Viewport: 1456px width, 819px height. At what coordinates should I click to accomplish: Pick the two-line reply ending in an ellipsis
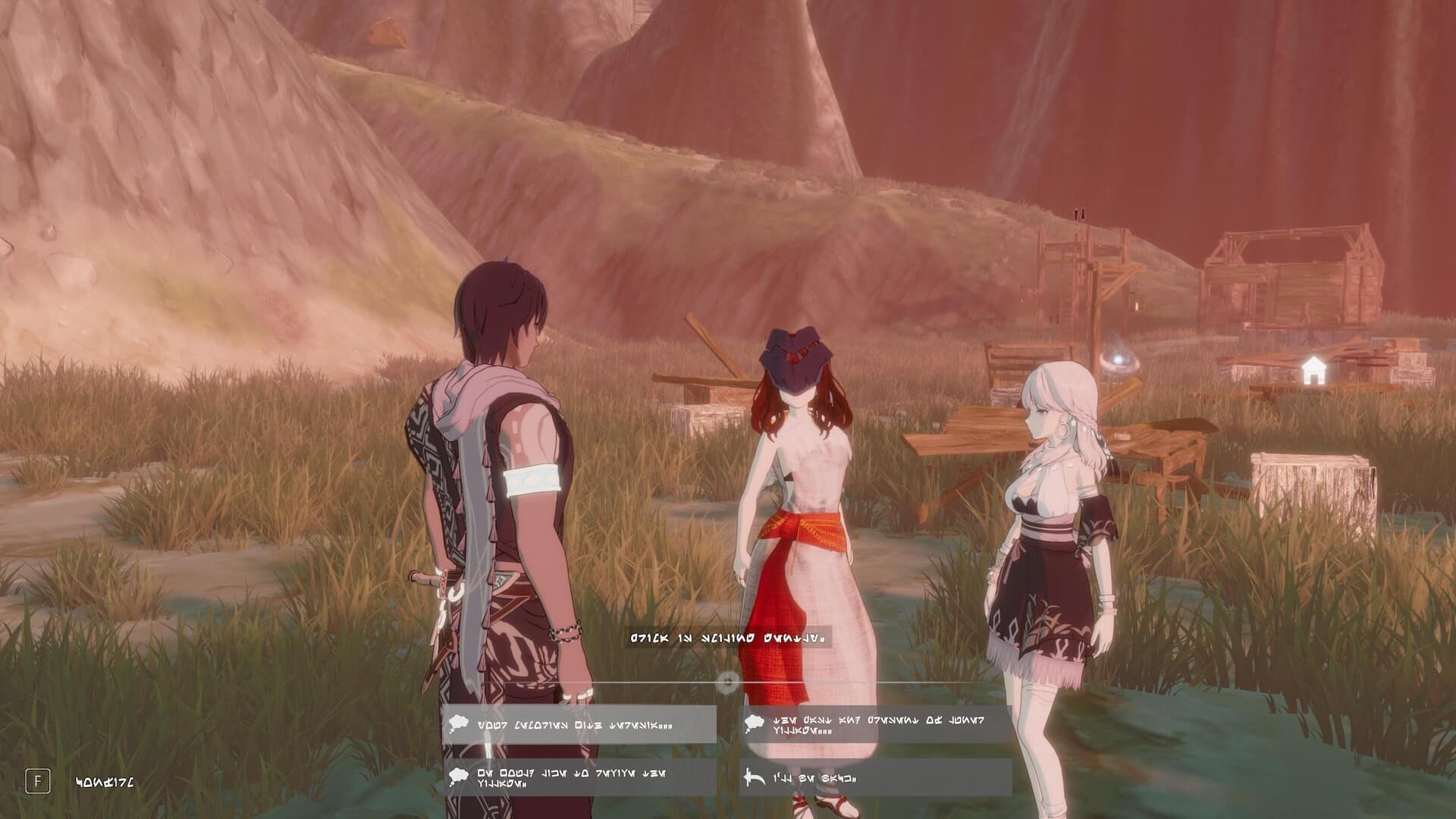[874, 725]
